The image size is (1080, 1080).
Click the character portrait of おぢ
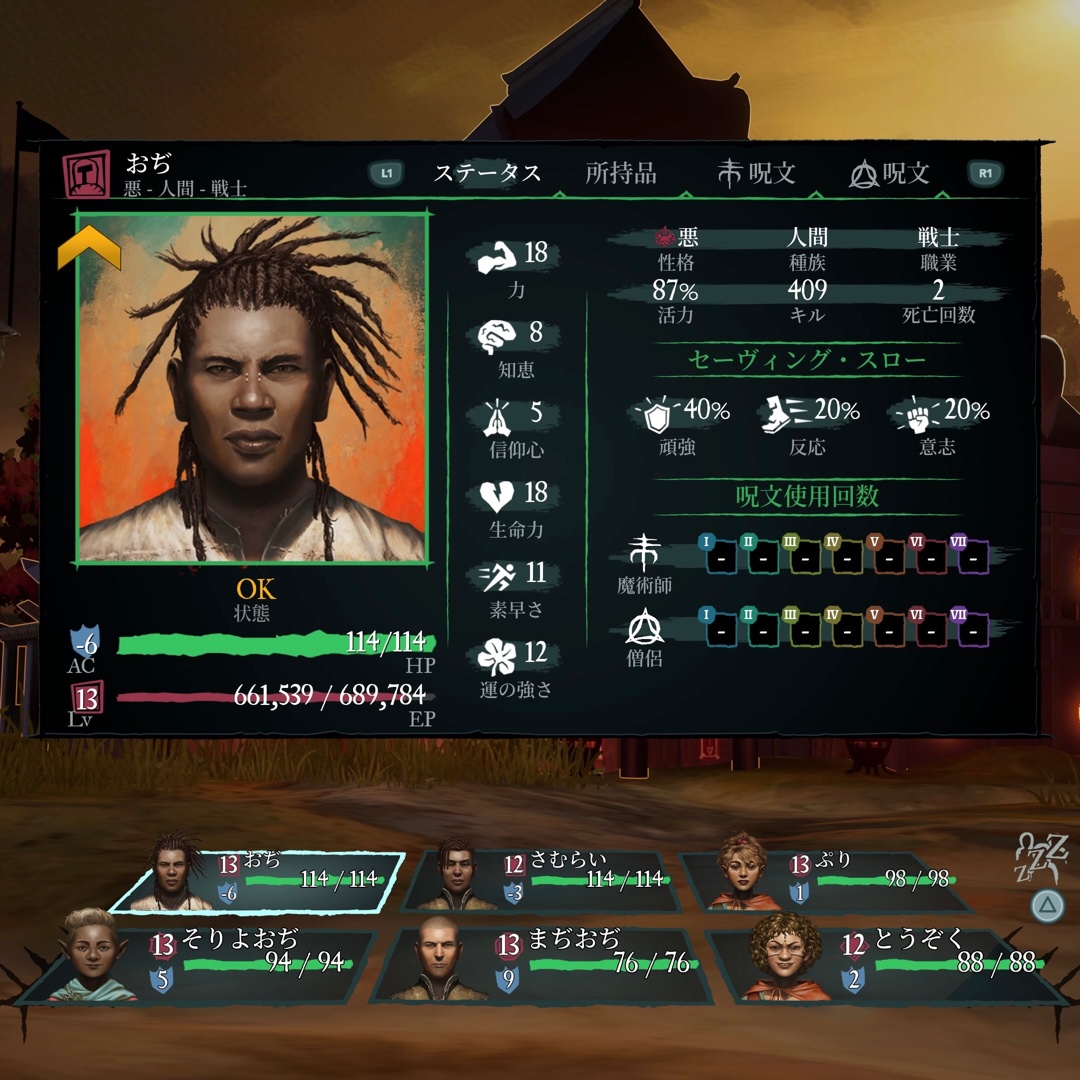[252, 387]
